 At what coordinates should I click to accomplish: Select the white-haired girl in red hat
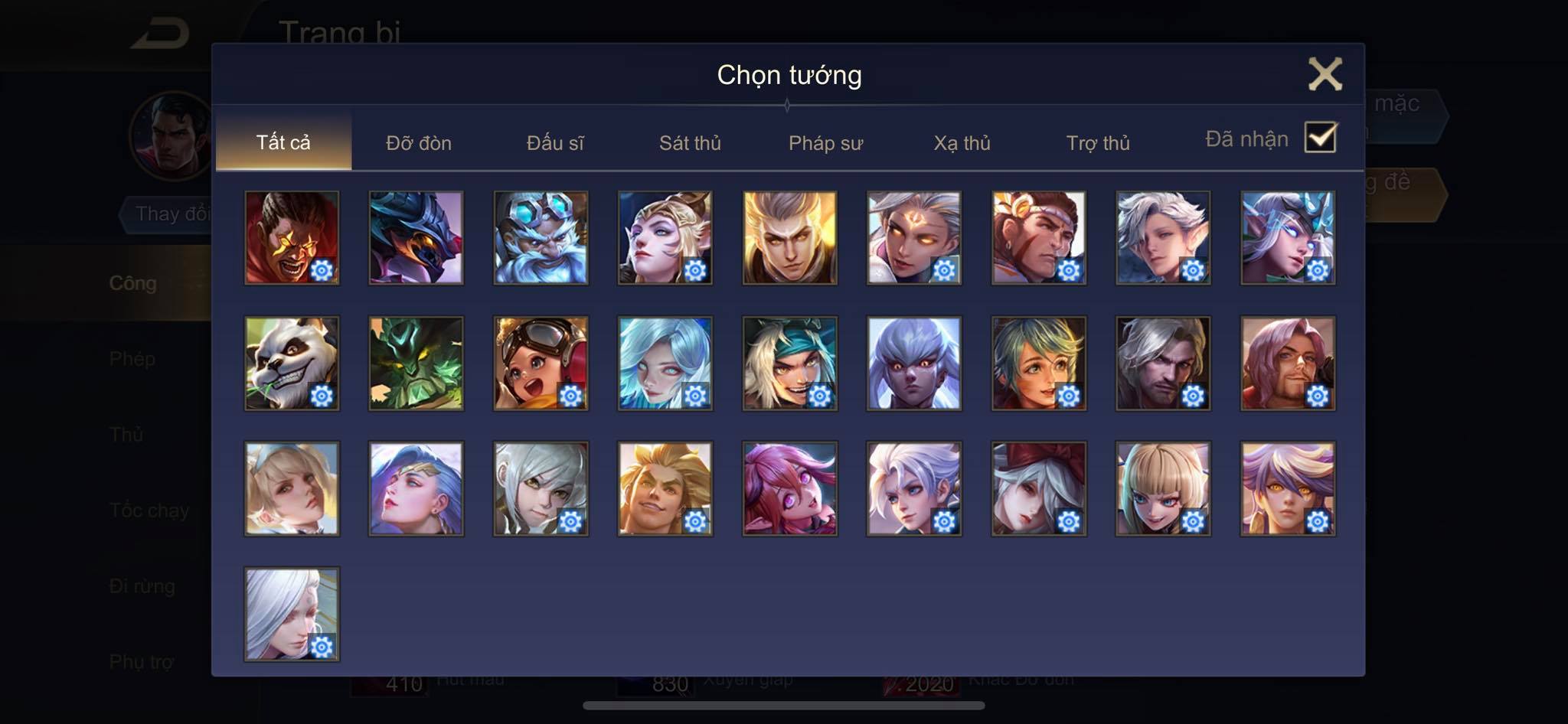point(1038,488)
